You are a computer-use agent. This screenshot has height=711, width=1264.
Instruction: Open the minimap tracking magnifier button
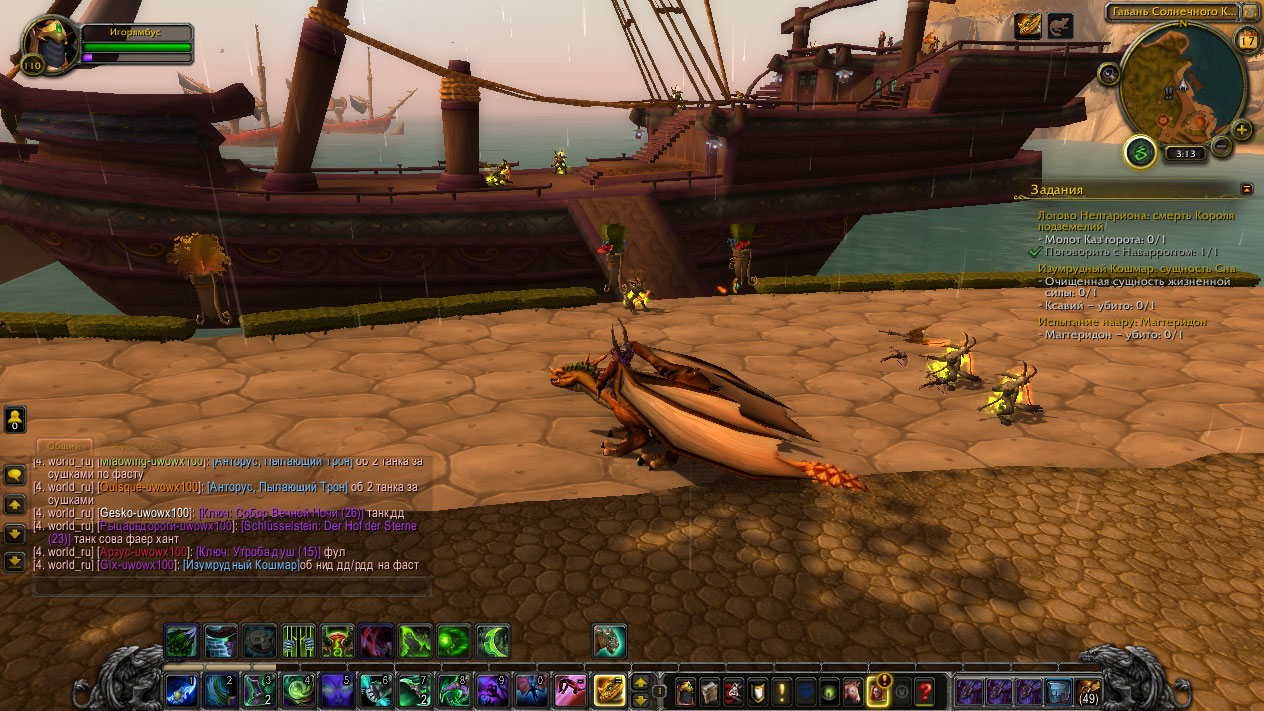[x=1109, y=73]
